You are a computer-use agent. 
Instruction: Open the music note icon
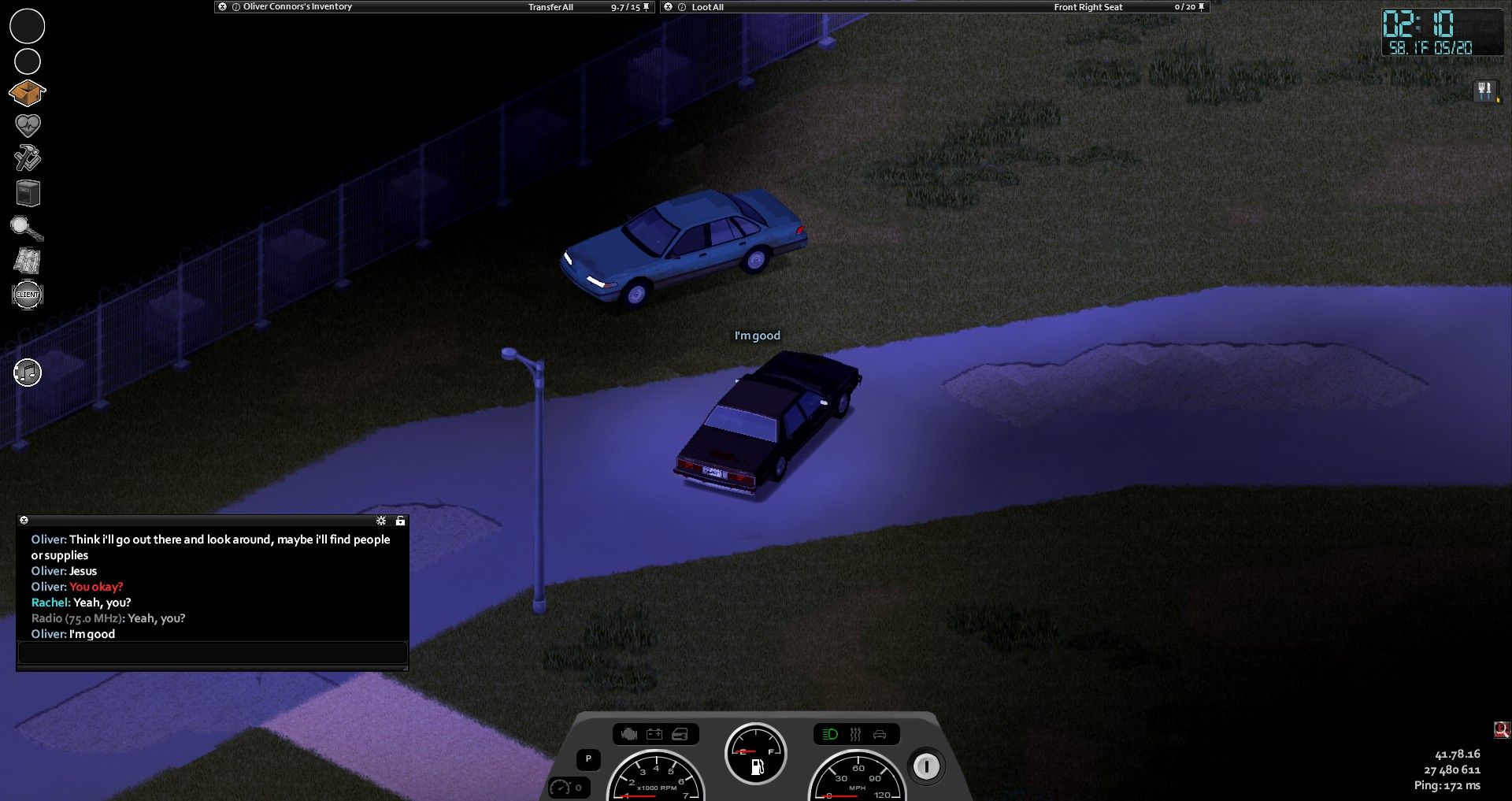[28, 373]
